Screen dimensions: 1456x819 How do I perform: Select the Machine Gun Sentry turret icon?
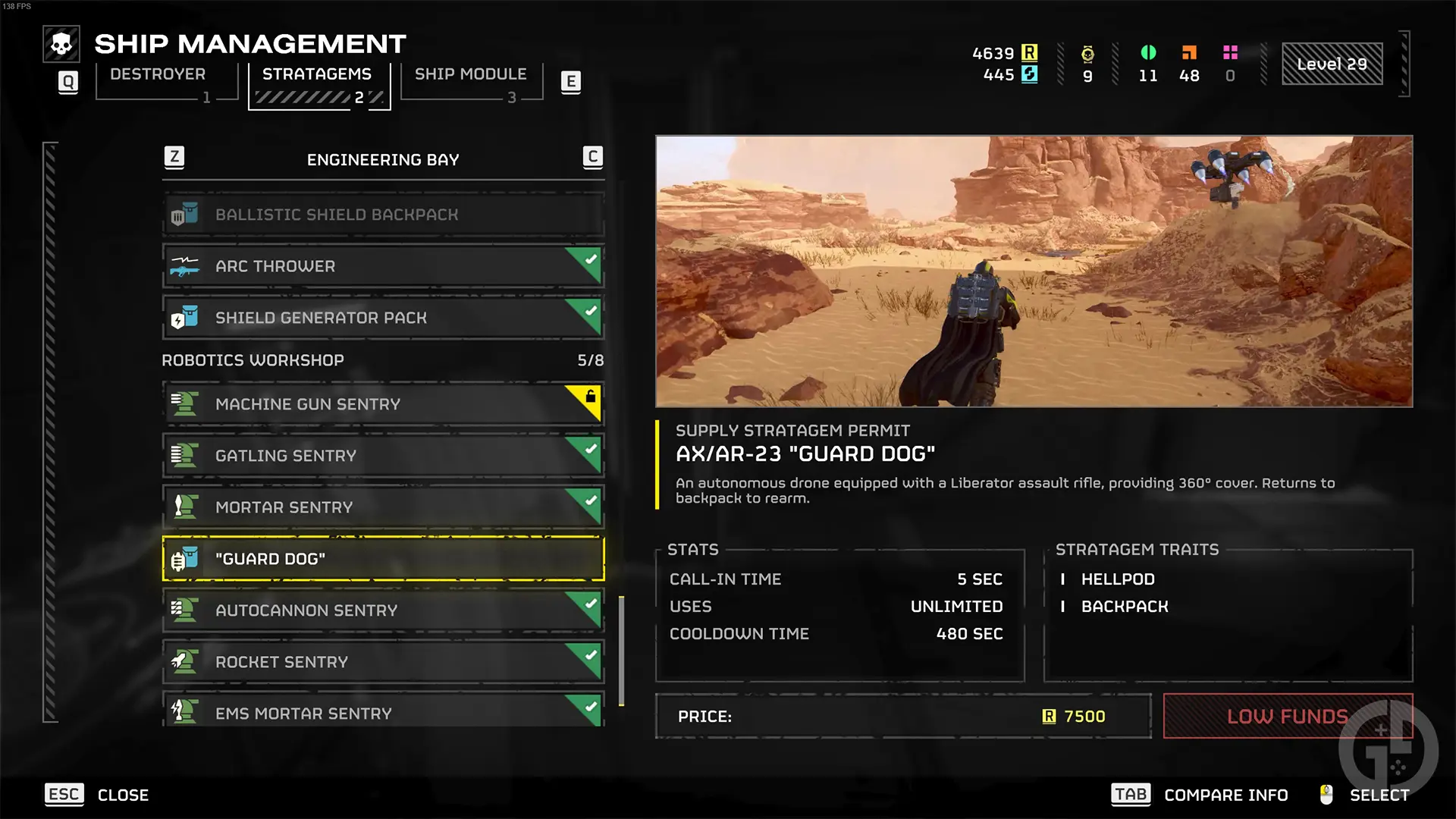tap(184, 404)
